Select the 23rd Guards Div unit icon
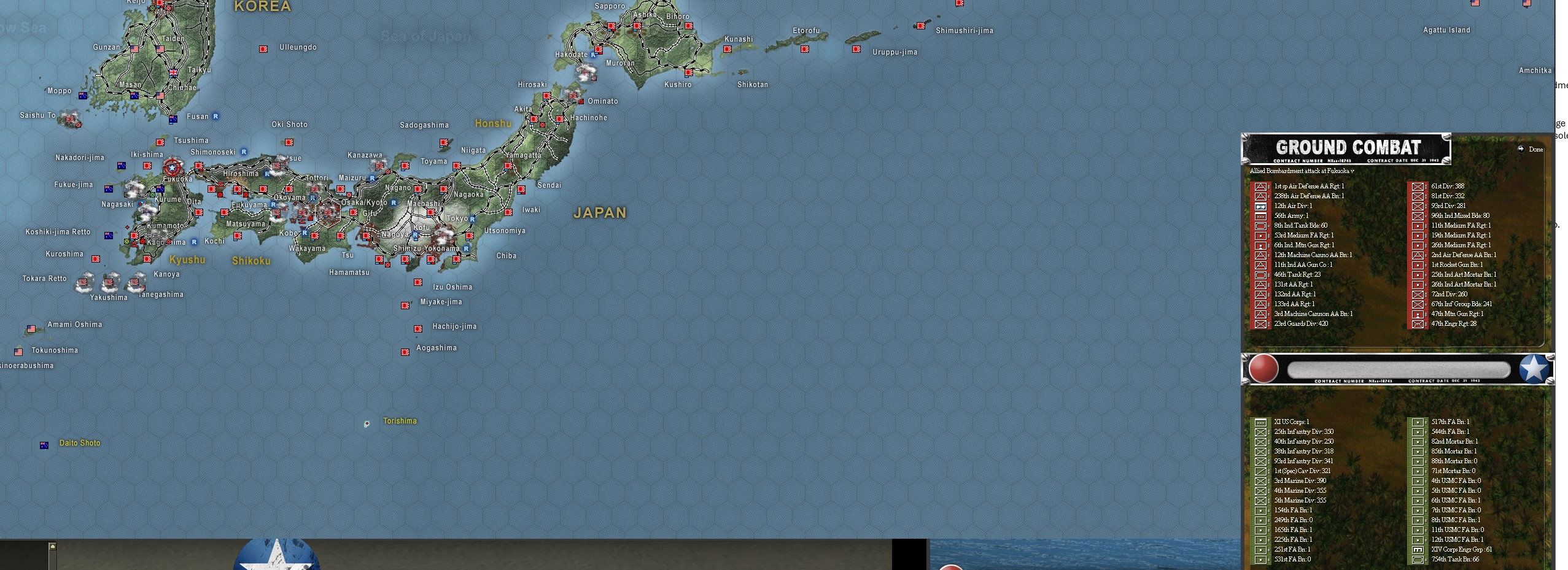 (x=1261, y=323)
